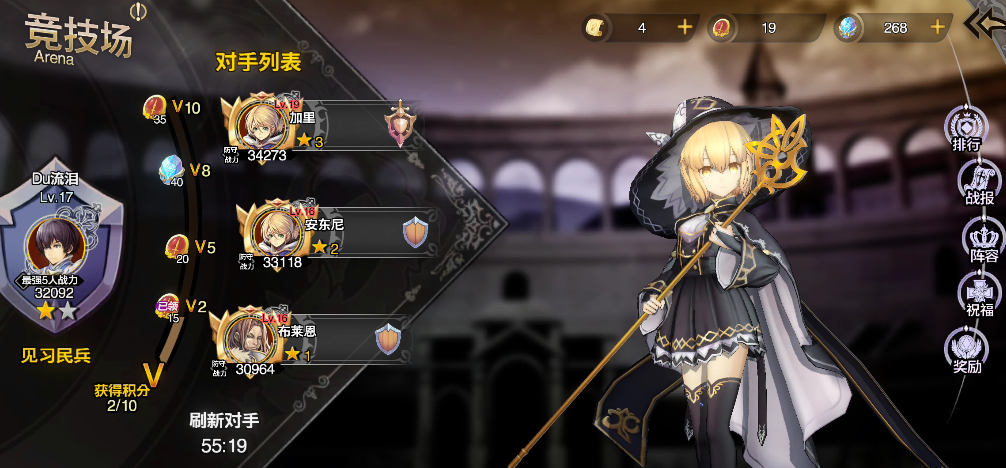Screen dimensions: 1006x468
Task: Open the 祝福 blessing menu
Action: coord(978,297)
